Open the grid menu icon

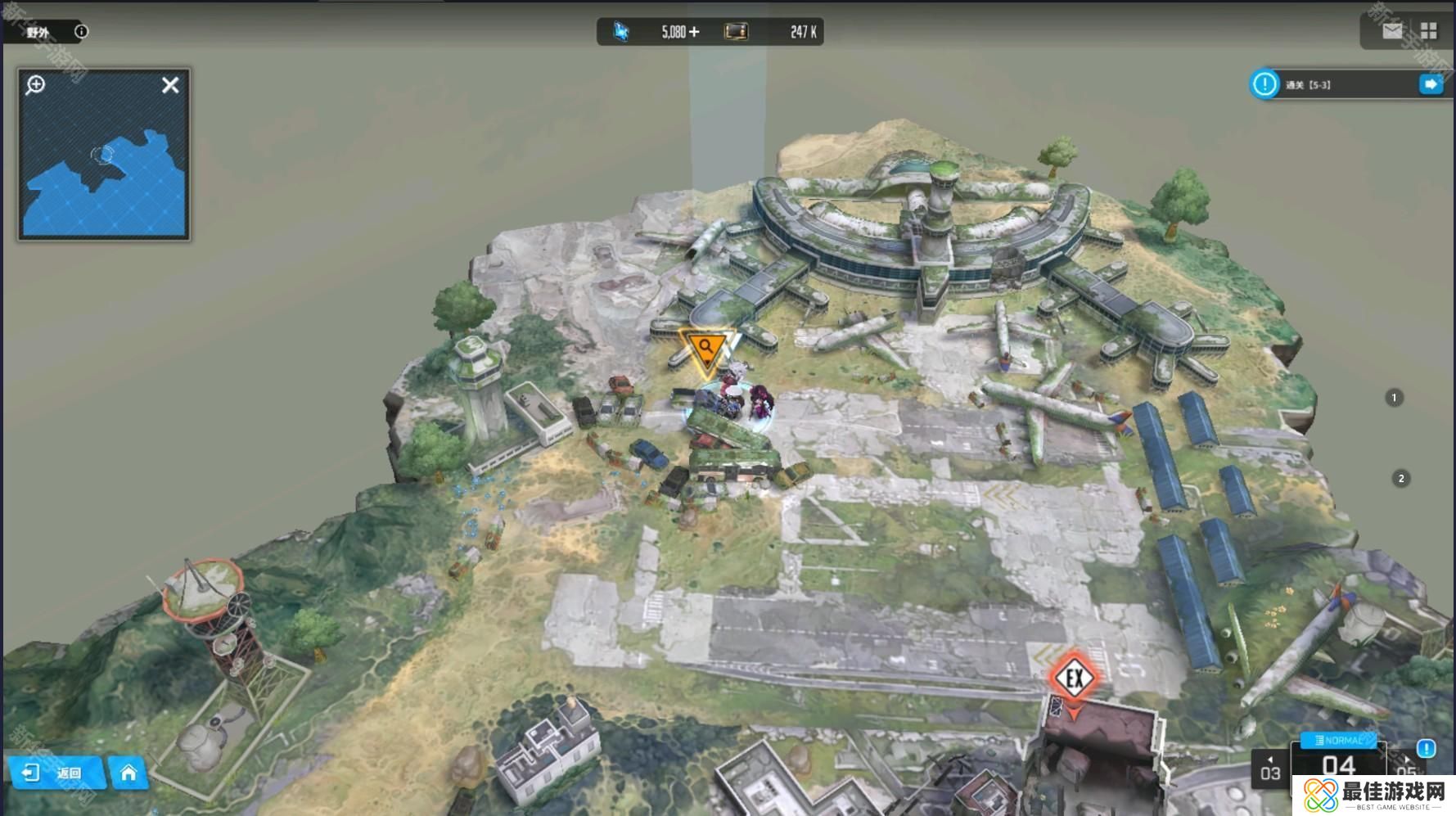point(1429,31)
